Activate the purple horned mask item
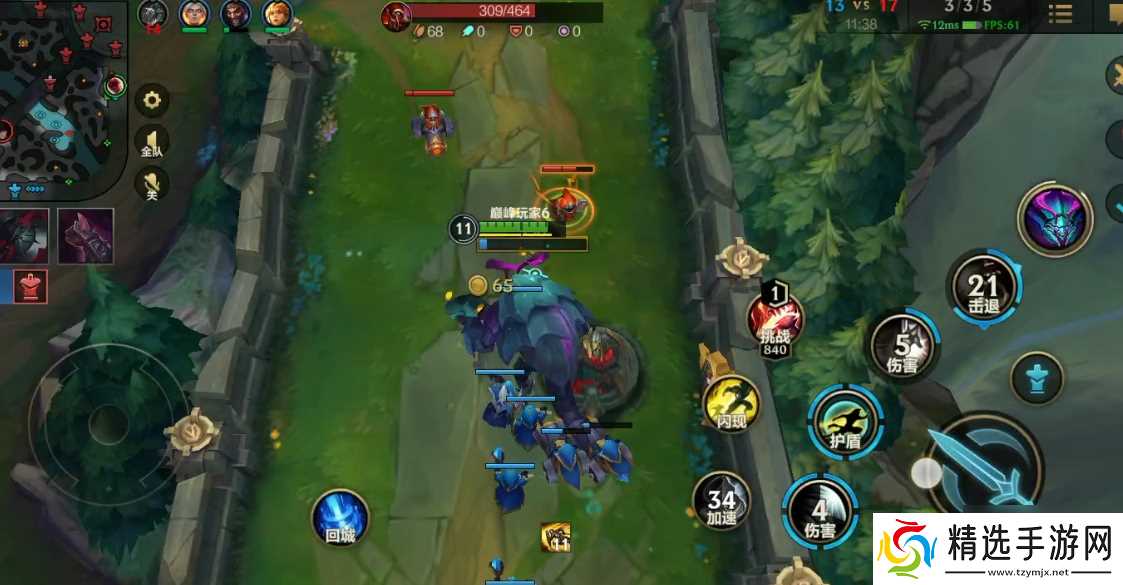This screenshot has width=1123, height=585. [x=1054, y=220]
